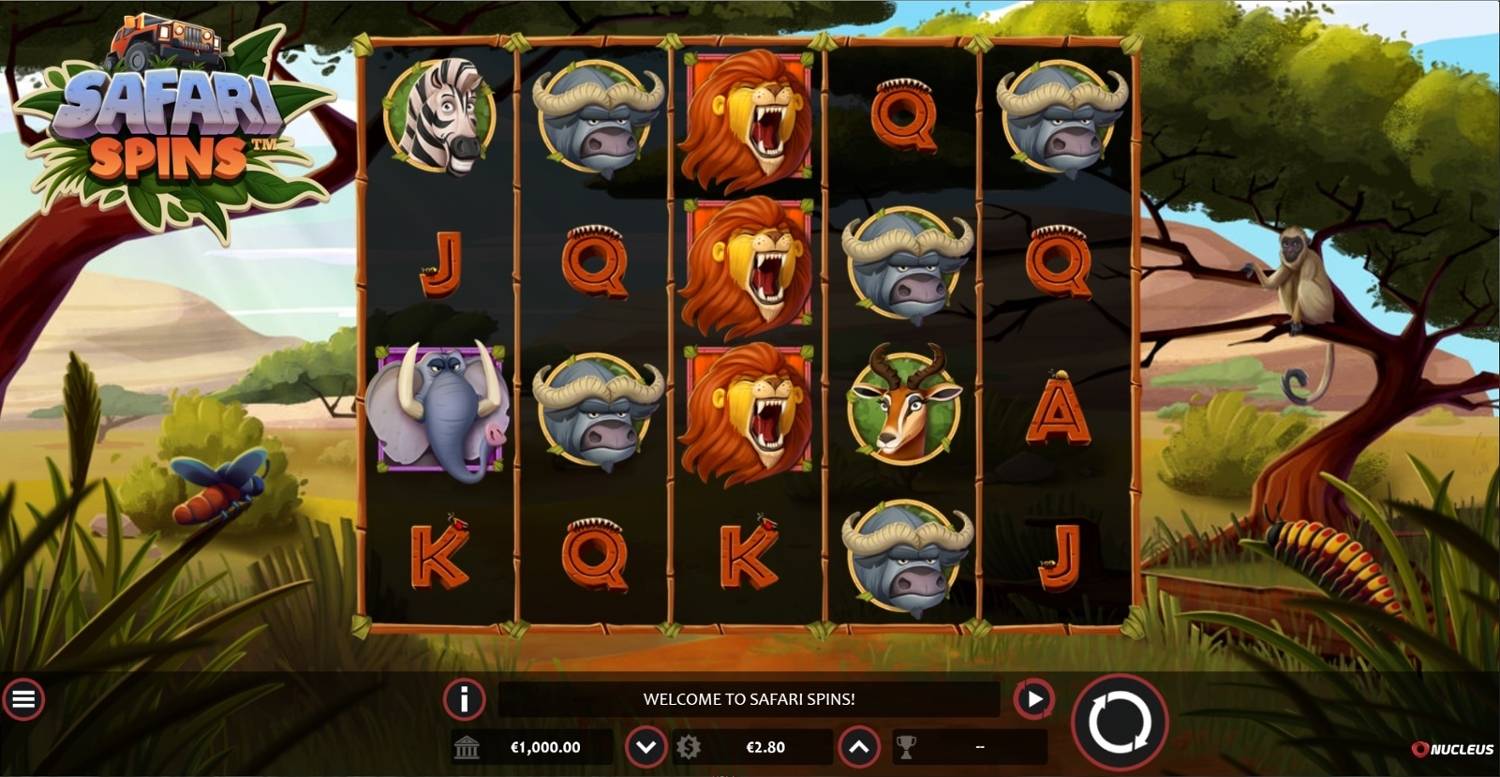Click the play arrow next to the message bar

1034,699
